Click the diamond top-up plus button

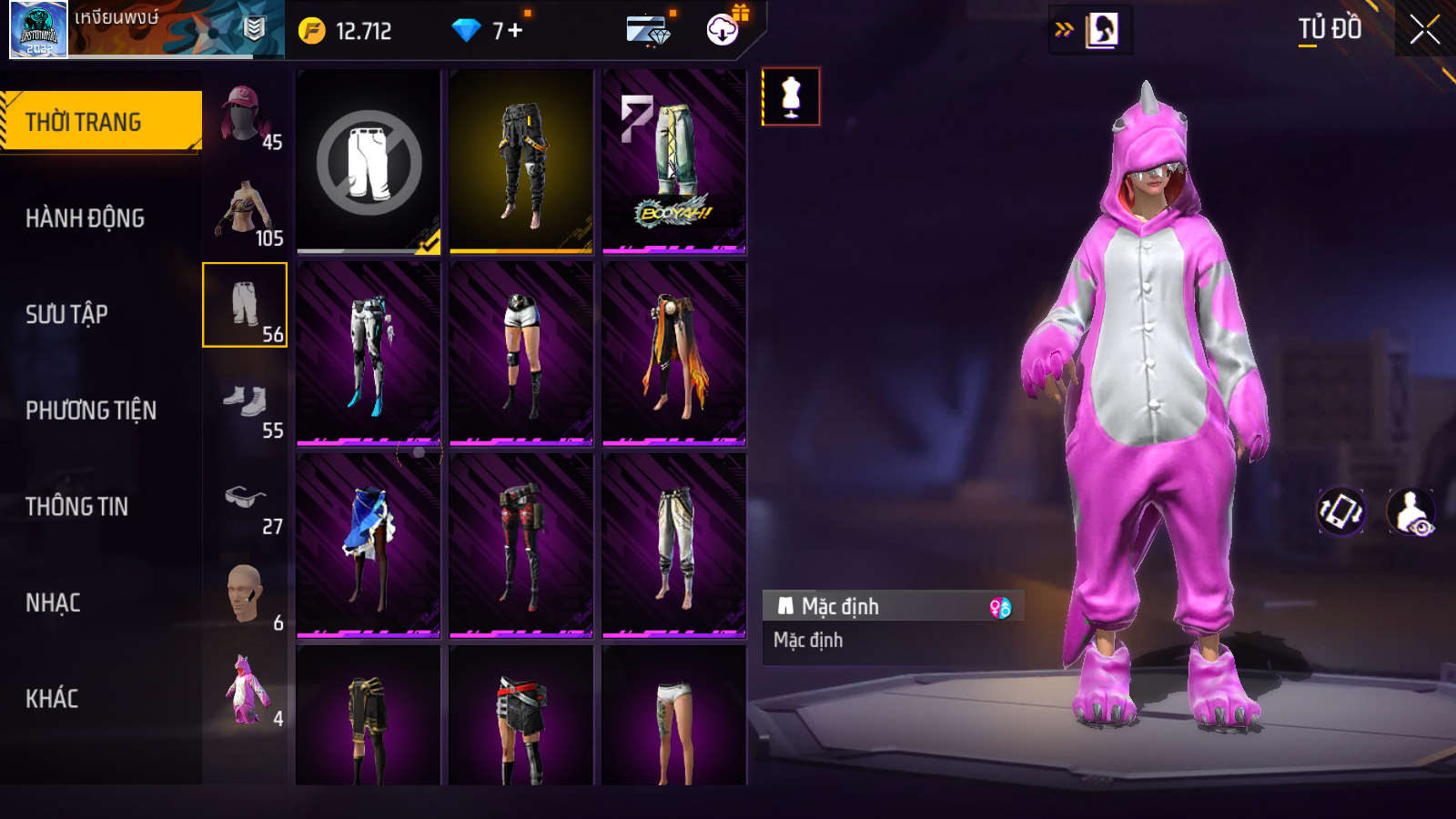click(515, 31)
